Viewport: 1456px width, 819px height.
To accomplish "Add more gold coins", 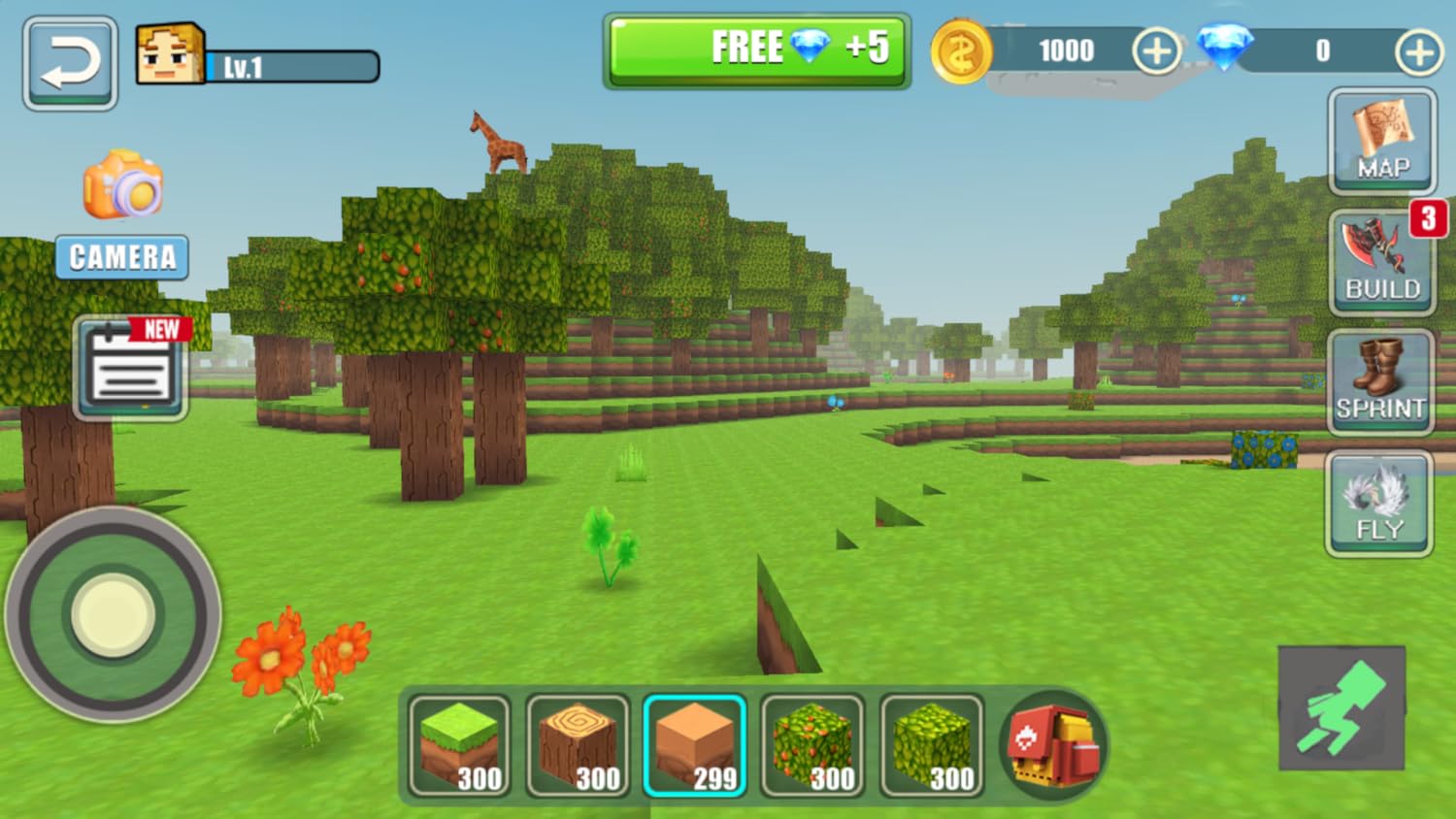I will [x=1155, y=51].
